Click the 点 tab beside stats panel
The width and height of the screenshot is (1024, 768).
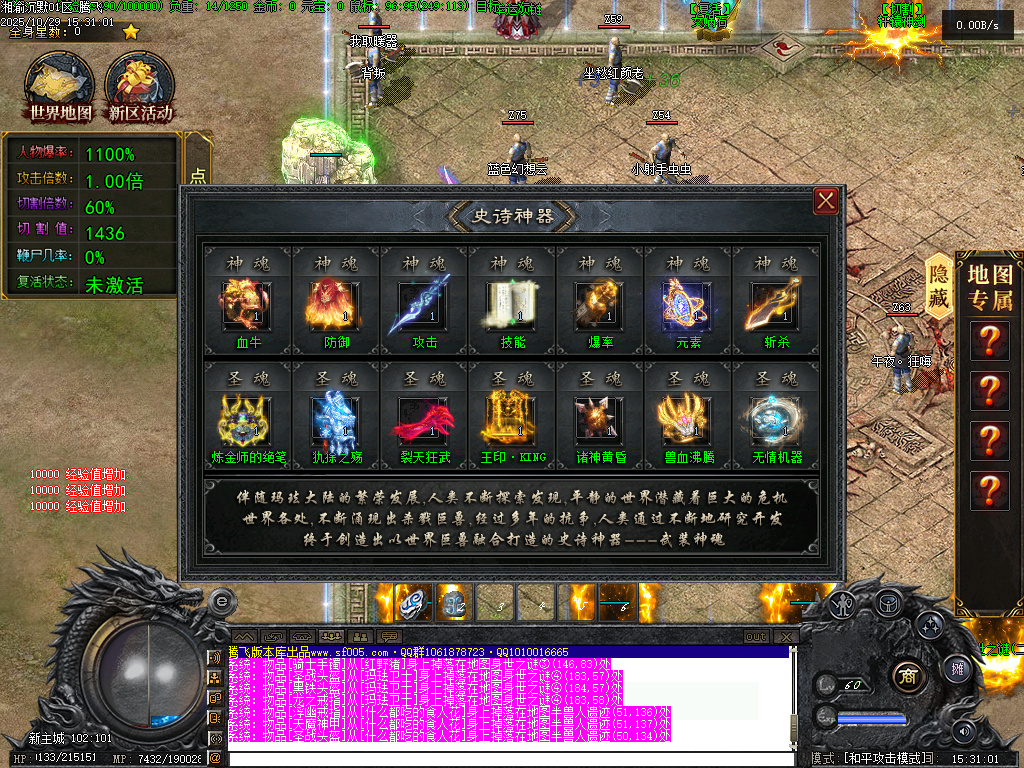pyautogui.click(x=198, y=176)
